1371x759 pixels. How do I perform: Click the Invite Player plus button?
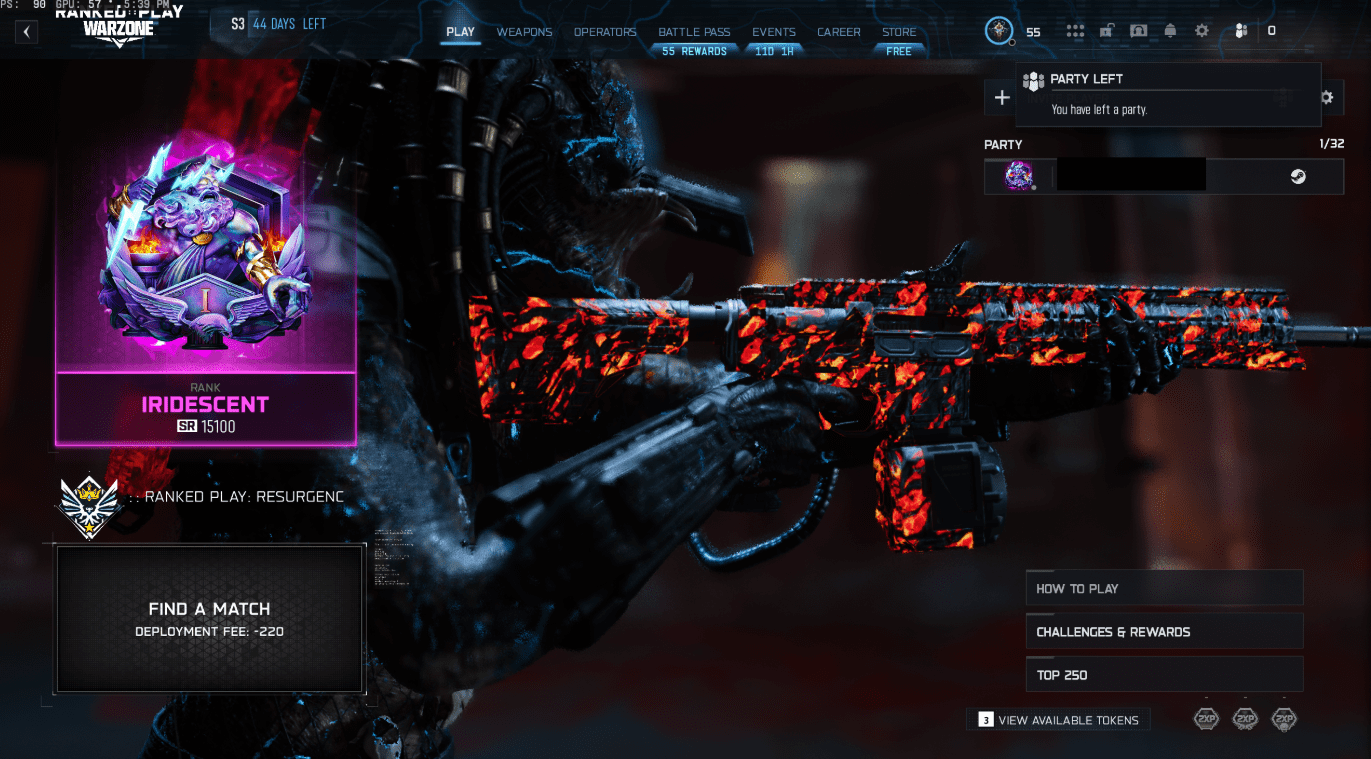(x=1001, y=97)
